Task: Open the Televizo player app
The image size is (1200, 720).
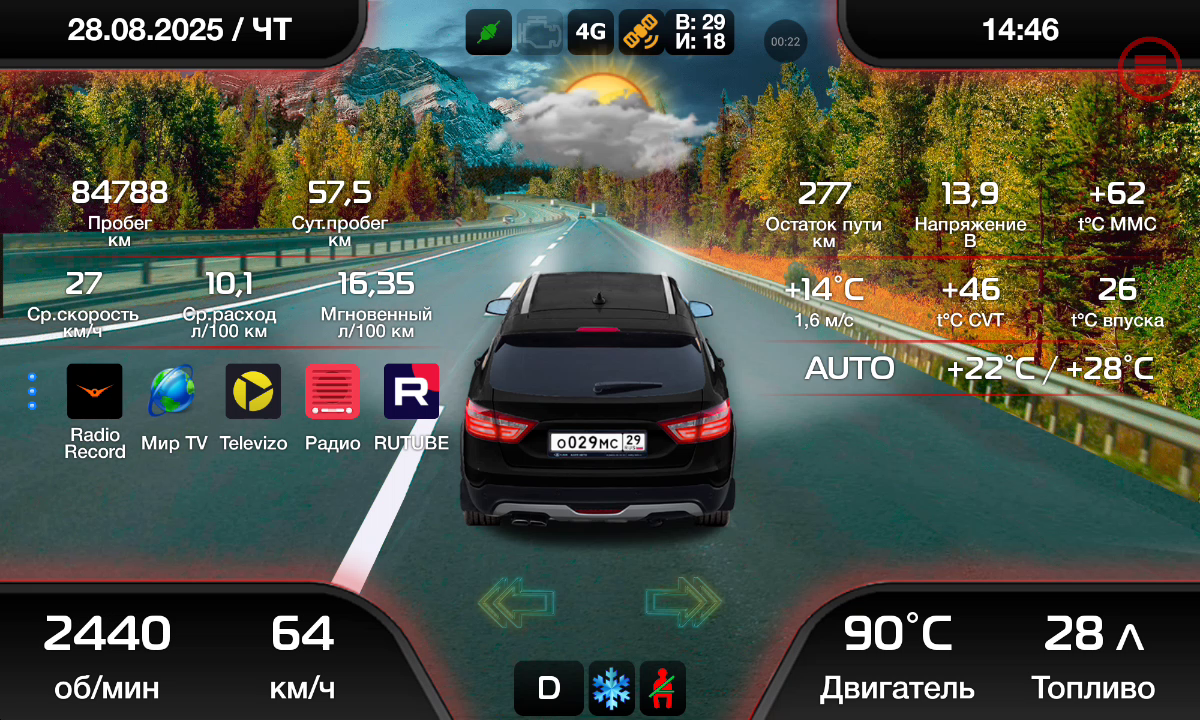Action: tap(253, 391)
